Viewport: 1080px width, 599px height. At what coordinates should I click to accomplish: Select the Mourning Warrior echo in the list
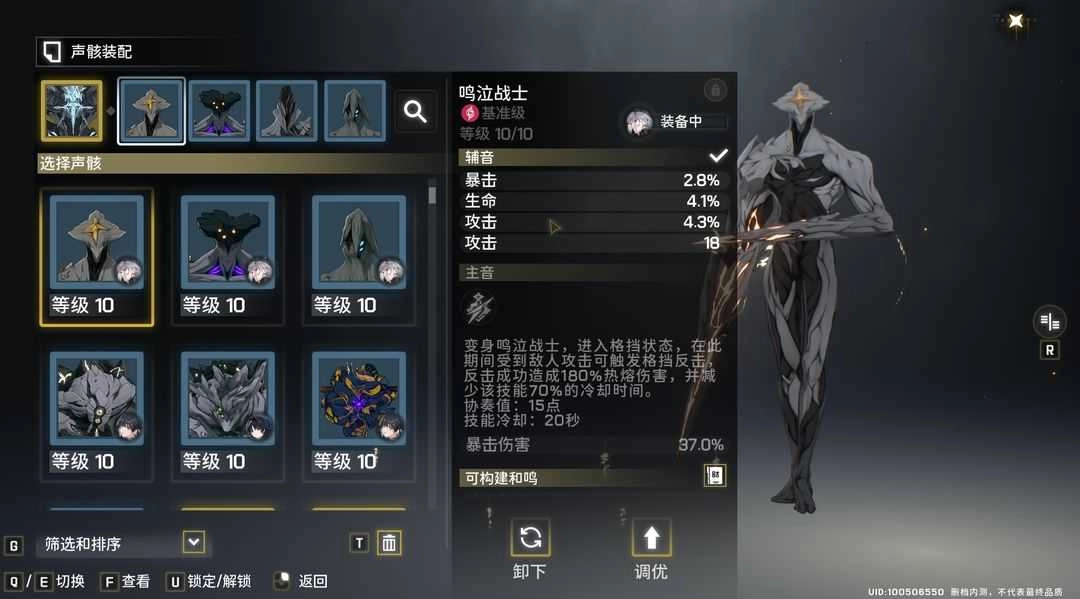(96, 256)
